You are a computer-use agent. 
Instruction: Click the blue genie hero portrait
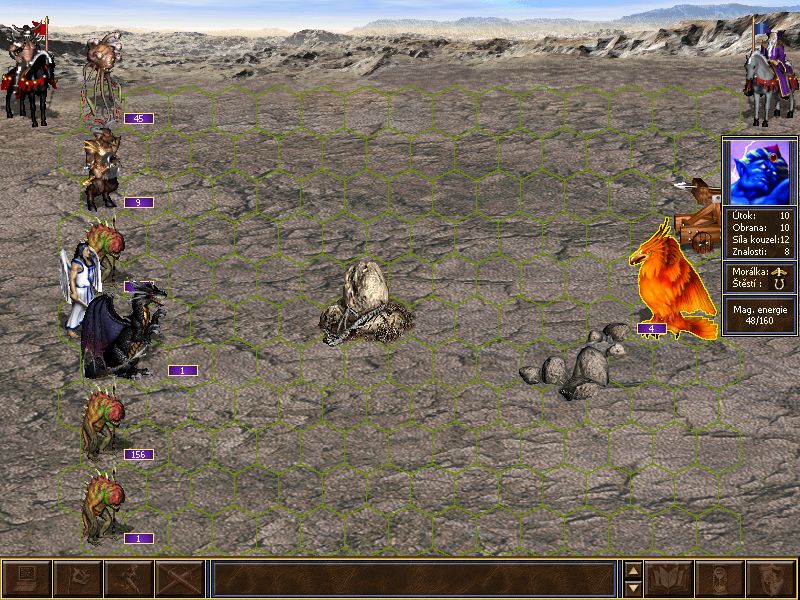click(x=759, y=171)
